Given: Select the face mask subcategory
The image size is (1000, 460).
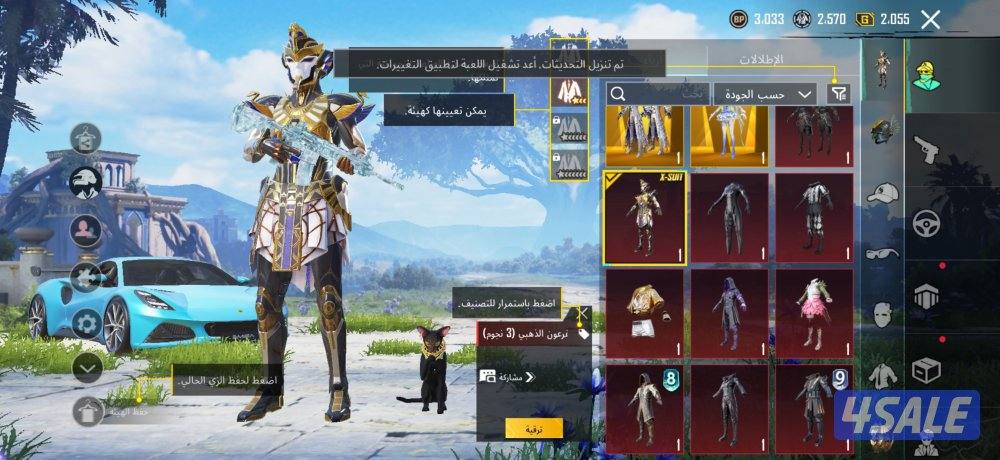Looking at the screenshot, I should click(881, 315).
